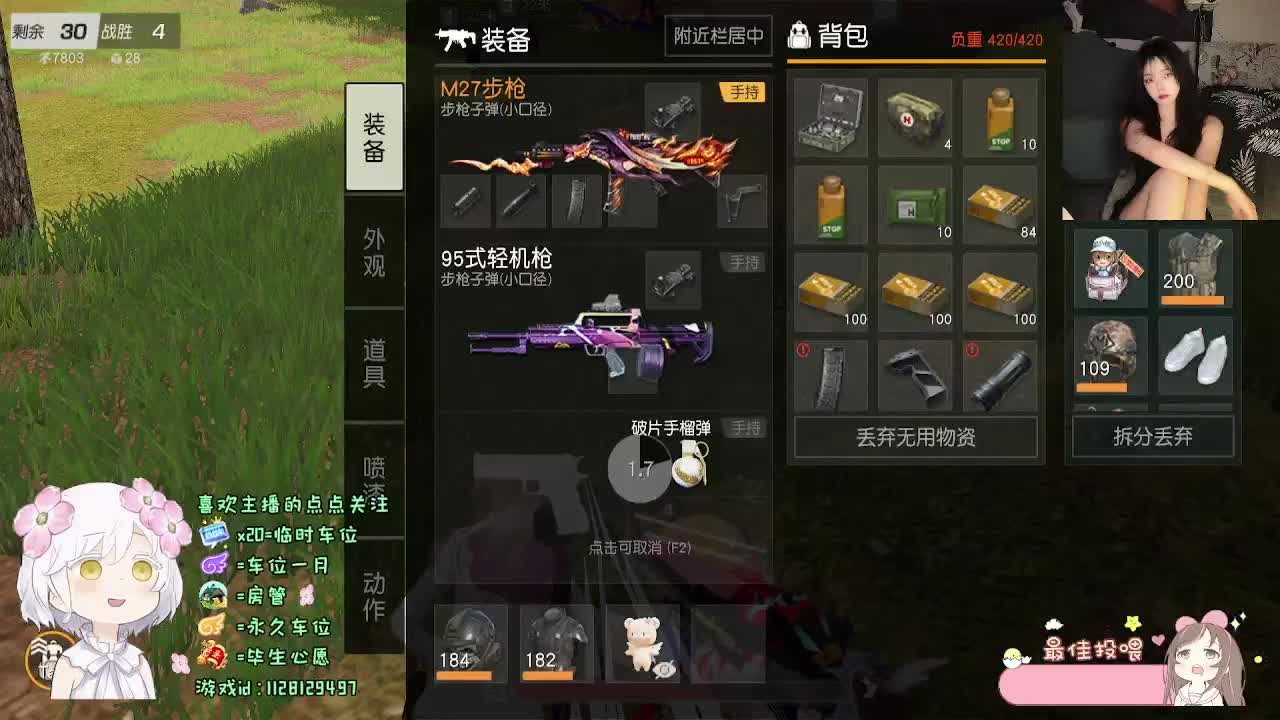Select the bandage item with quantity 4
The image size is (1280, 720).
point(915,116)
